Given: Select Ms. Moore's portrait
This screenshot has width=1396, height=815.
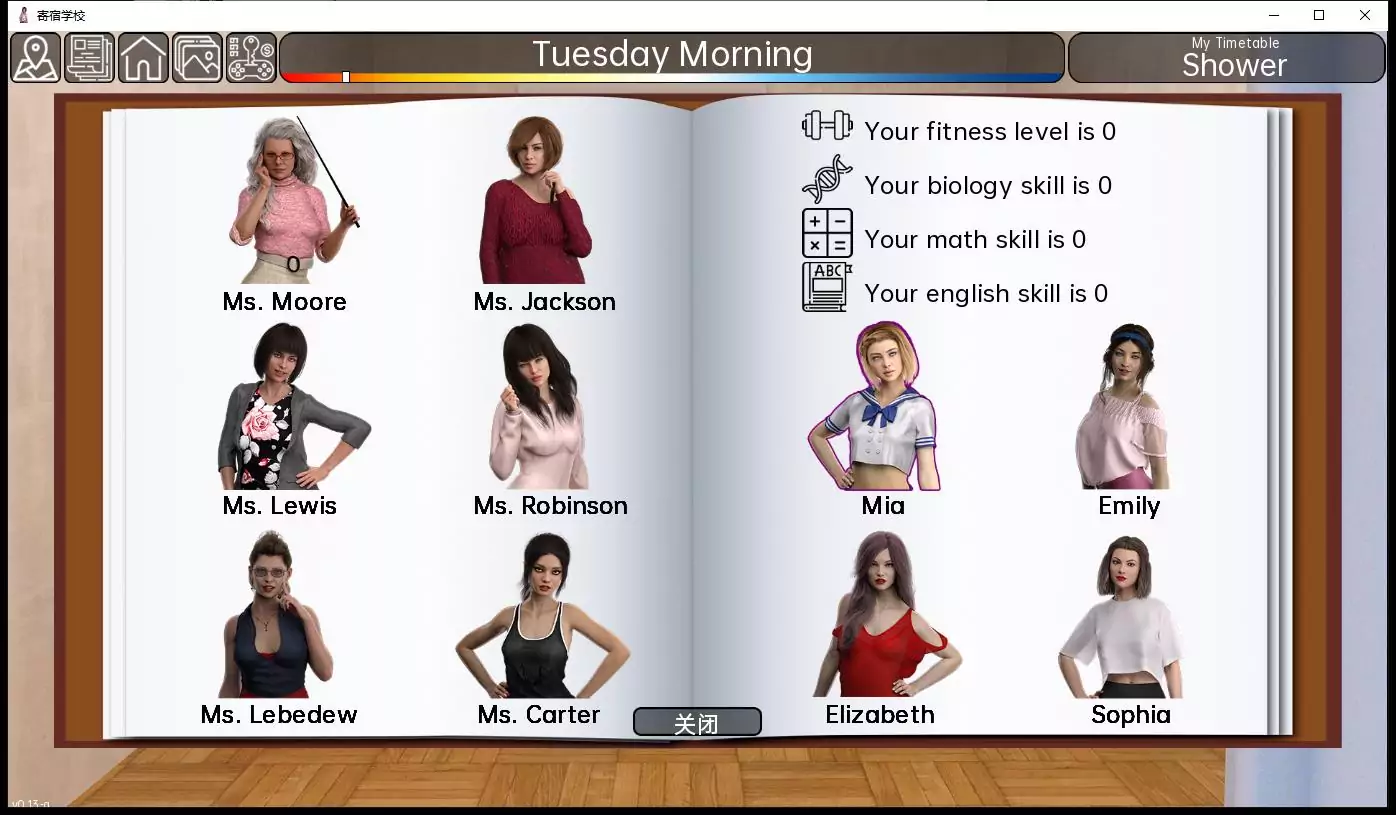Looking at the screenshot, I should coord(287,200).
